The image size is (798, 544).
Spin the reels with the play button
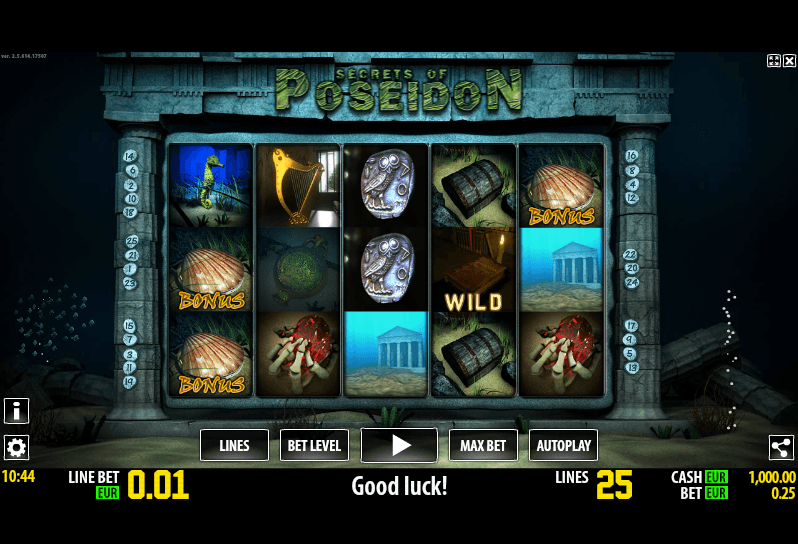[x=399, y=445]
